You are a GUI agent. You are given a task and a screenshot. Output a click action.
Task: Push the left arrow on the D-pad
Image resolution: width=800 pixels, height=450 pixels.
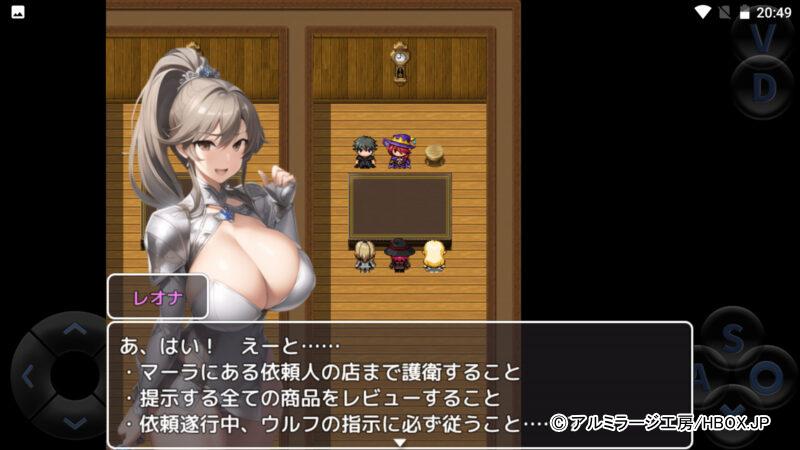coord(28,377)
